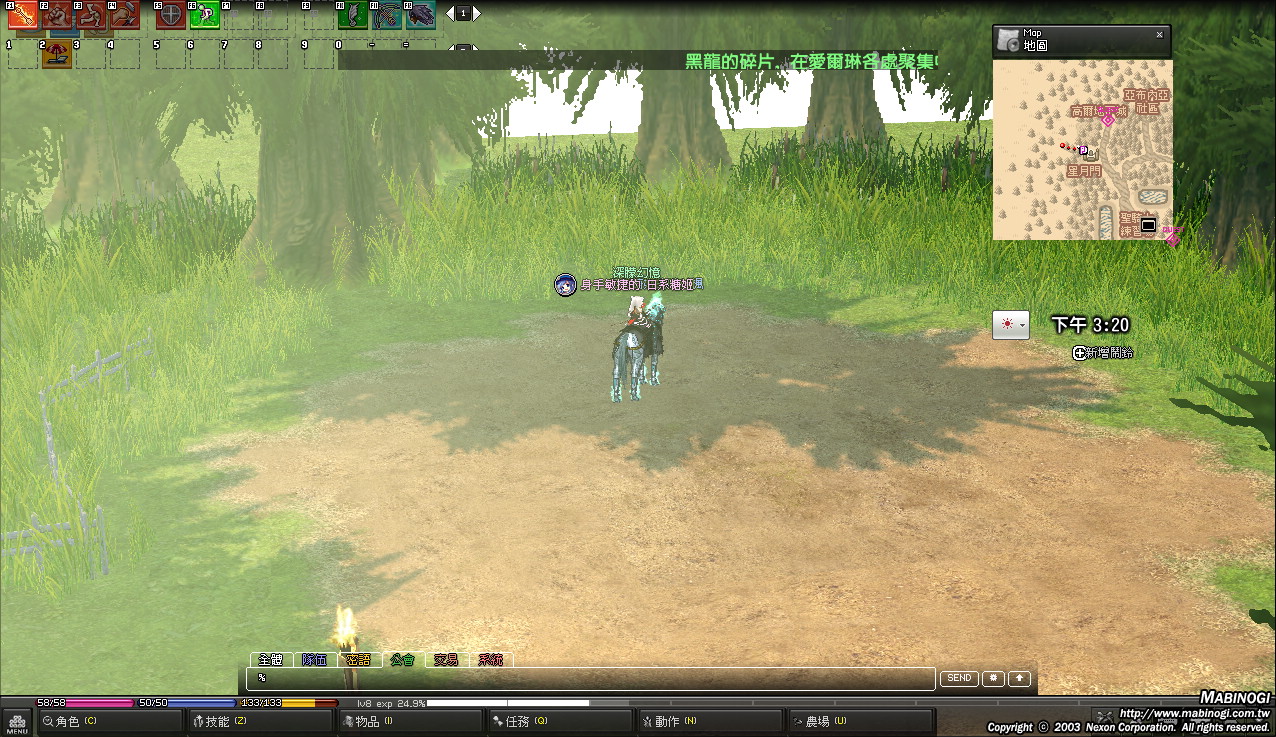Switch to the 隊伍 party chat tab
Viewport: 1276px width, 737px height.
click(x=314, y=660)
